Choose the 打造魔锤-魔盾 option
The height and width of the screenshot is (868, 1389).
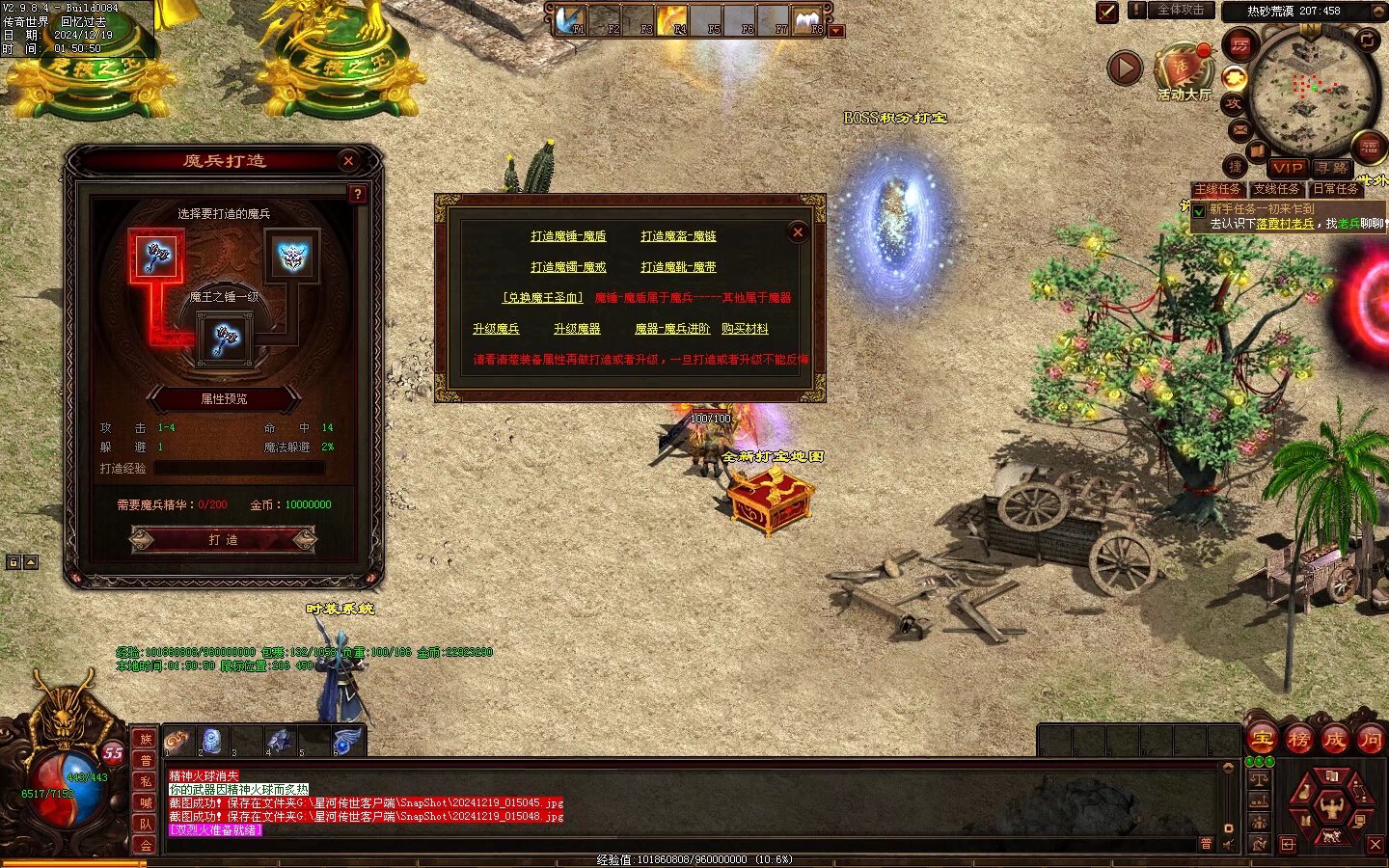pos(568,236)
